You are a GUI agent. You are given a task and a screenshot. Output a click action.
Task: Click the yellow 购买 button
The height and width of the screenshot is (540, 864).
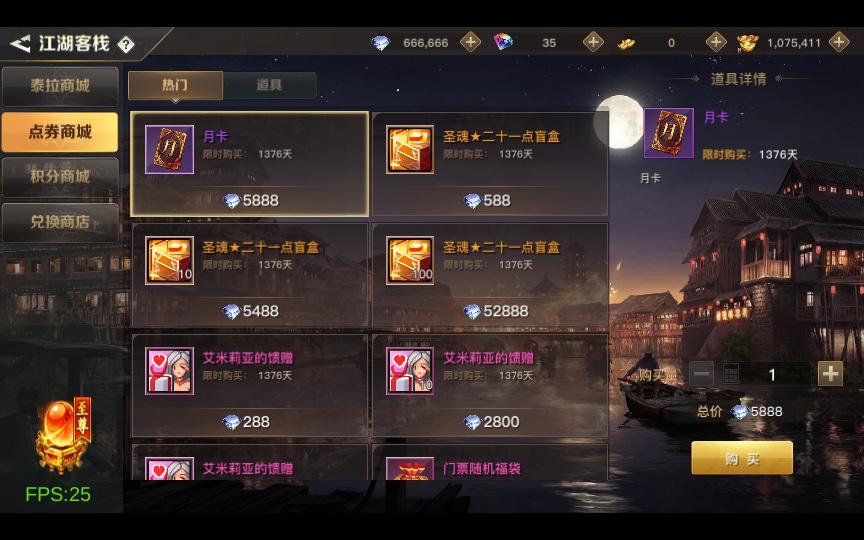tap(742, 458)
